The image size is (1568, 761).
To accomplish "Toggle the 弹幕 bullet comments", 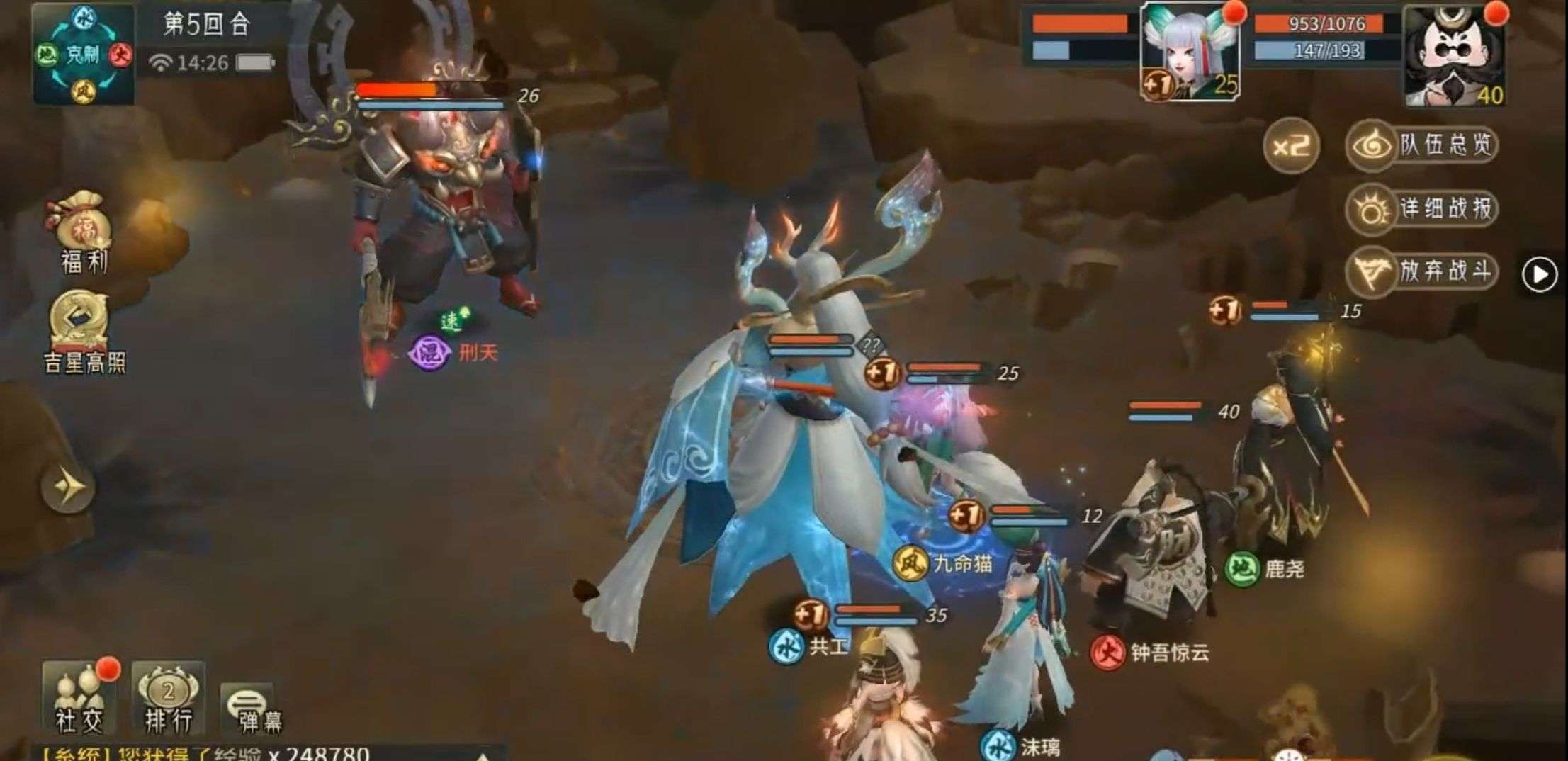I will [x=249, y=707].
